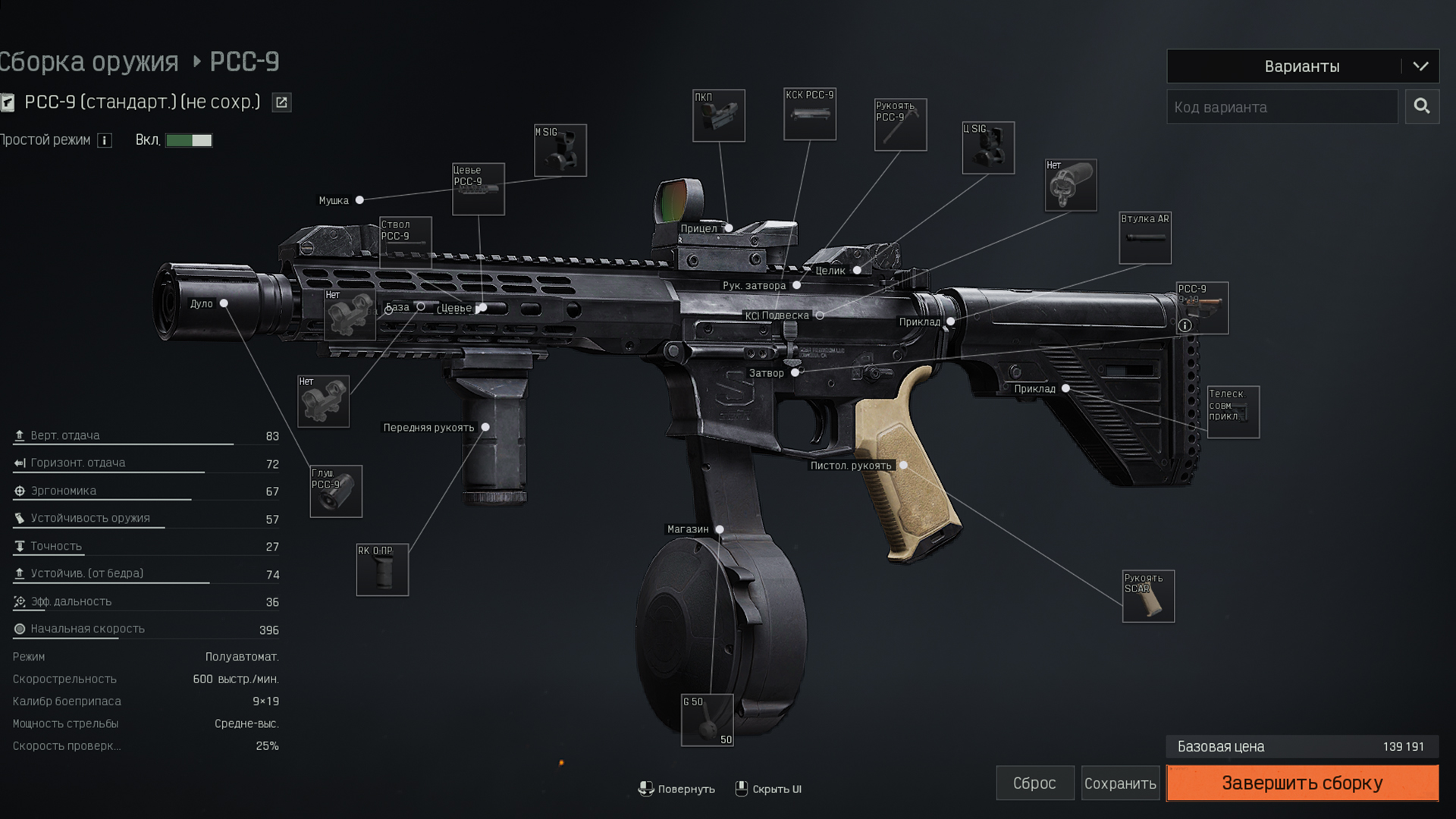
Task: Open the share icon beside the build name
Action: [281, 102]
